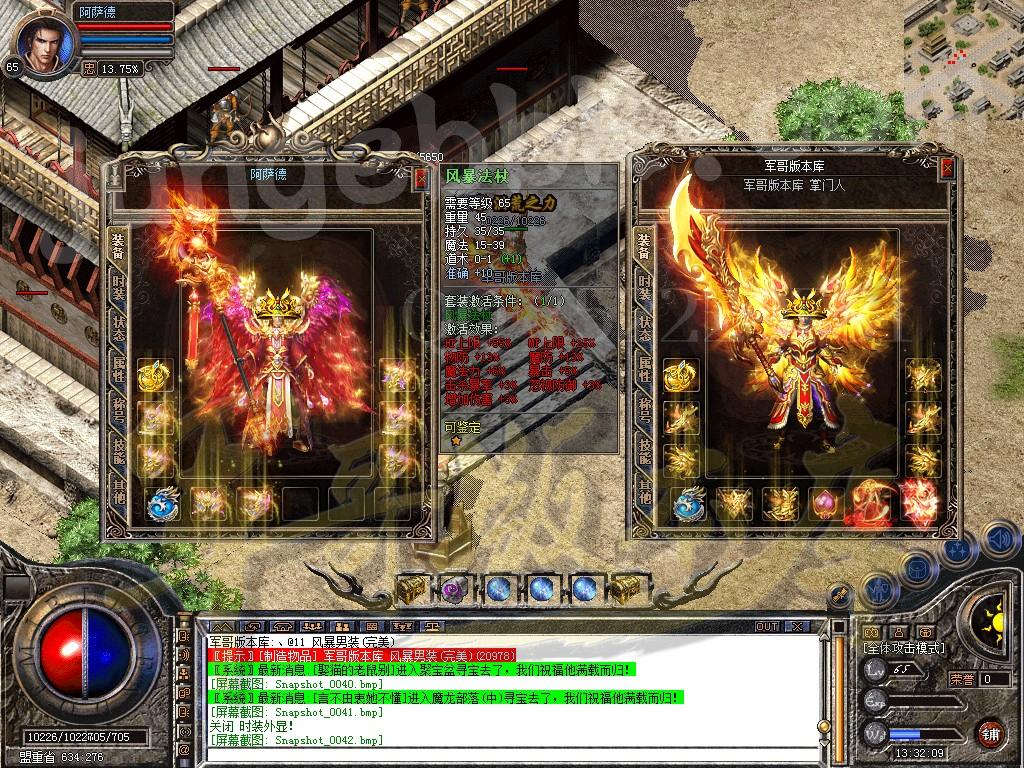Close the 军哥版本库 equipment window
This screenshot has width=1024, height=768.
(946, 169)
